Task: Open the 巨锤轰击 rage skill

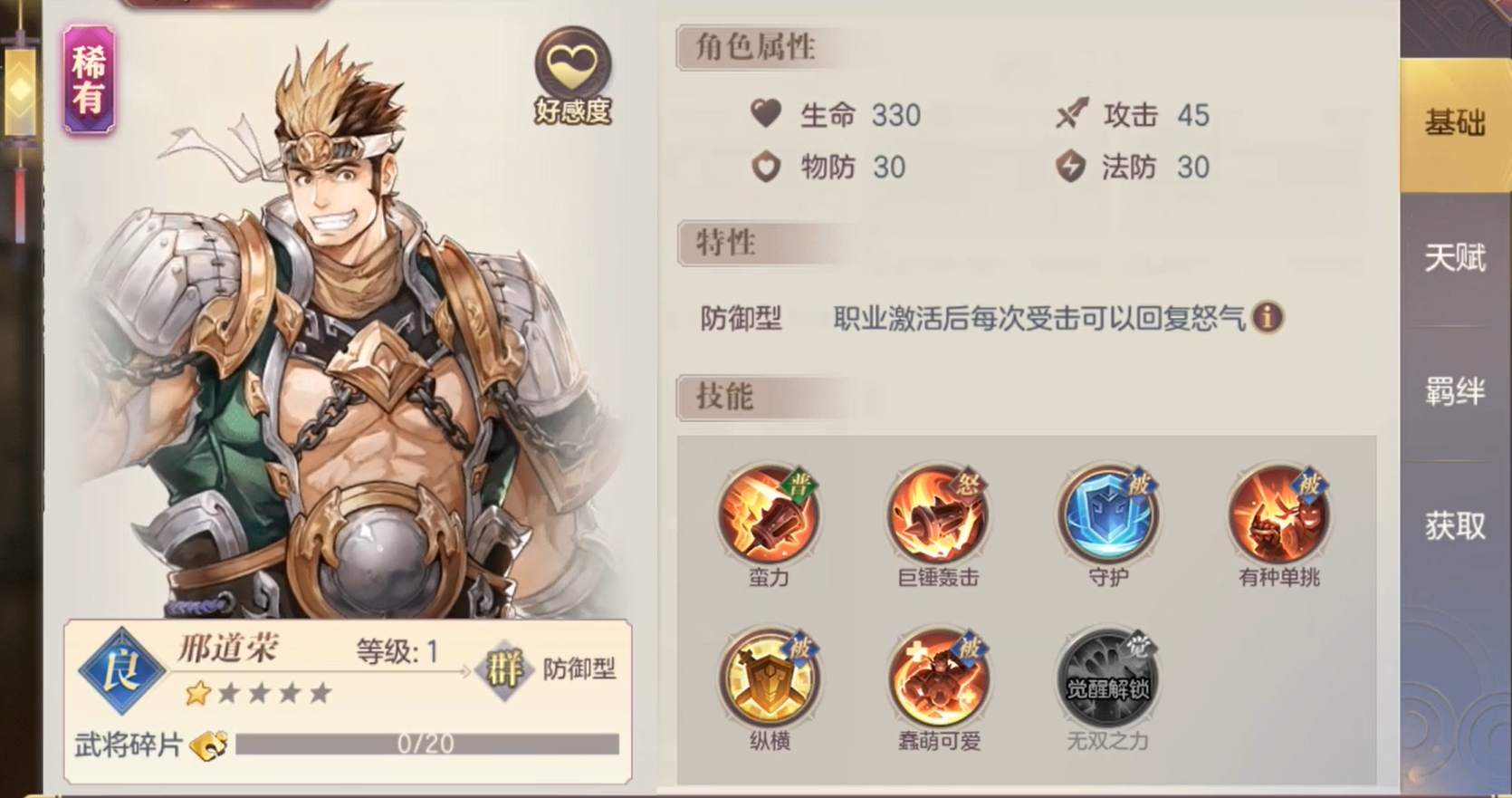Action: point(938,516)
